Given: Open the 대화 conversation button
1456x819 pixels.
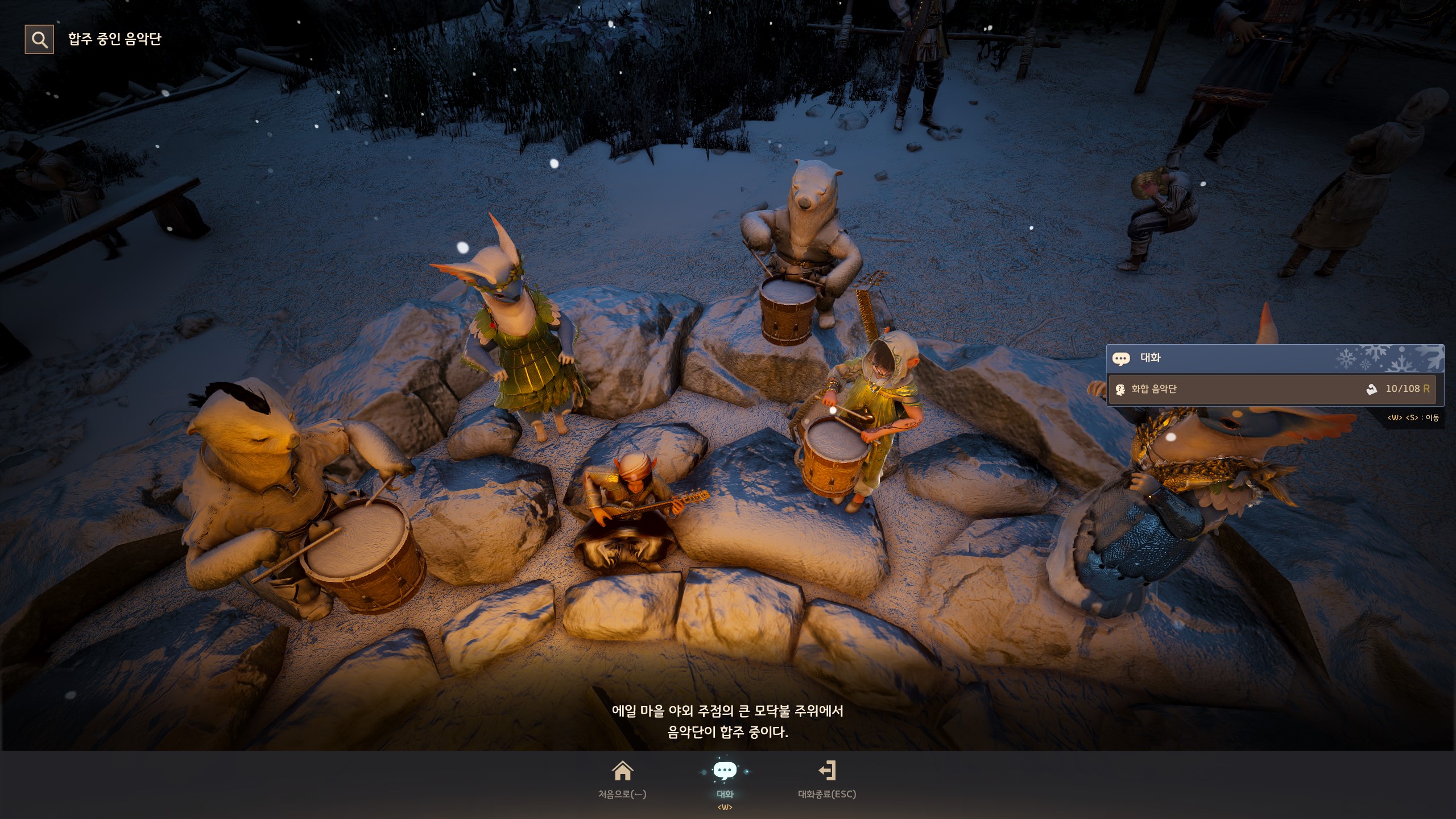Looking at the screenshot, I should (725, 779).
